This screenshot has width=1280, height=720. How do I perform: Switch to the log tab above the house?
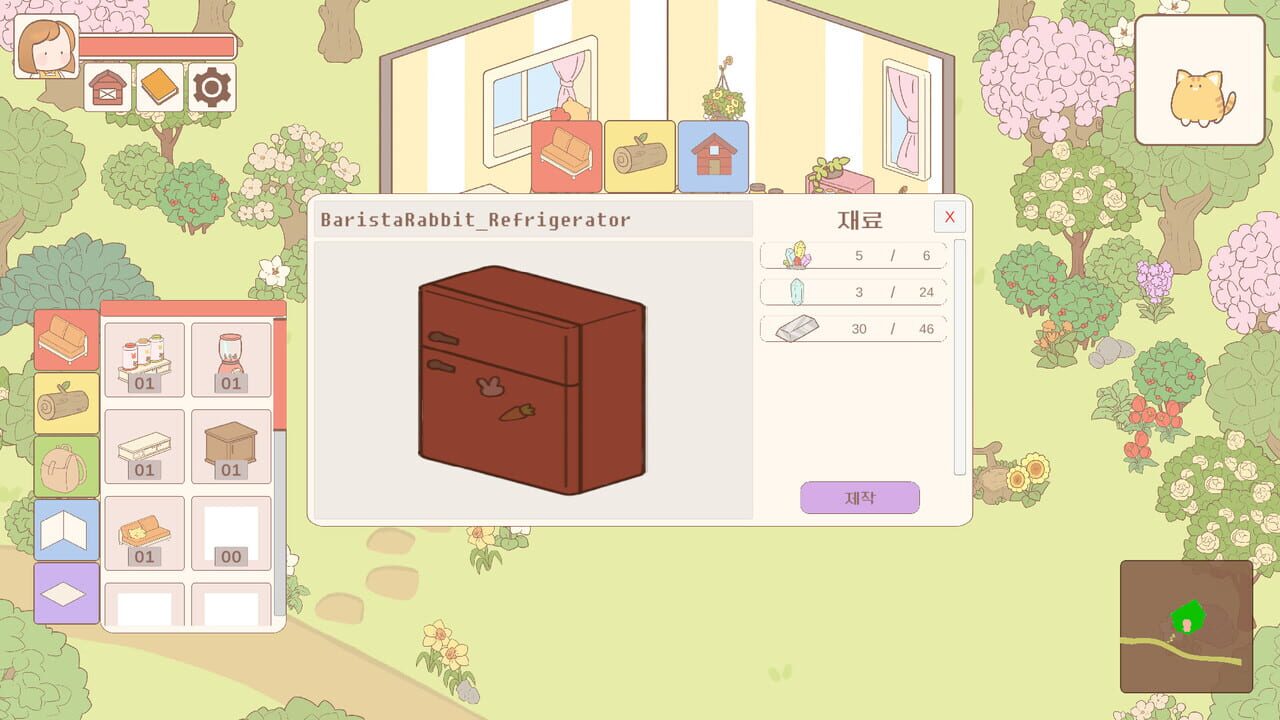click(639, 155)
